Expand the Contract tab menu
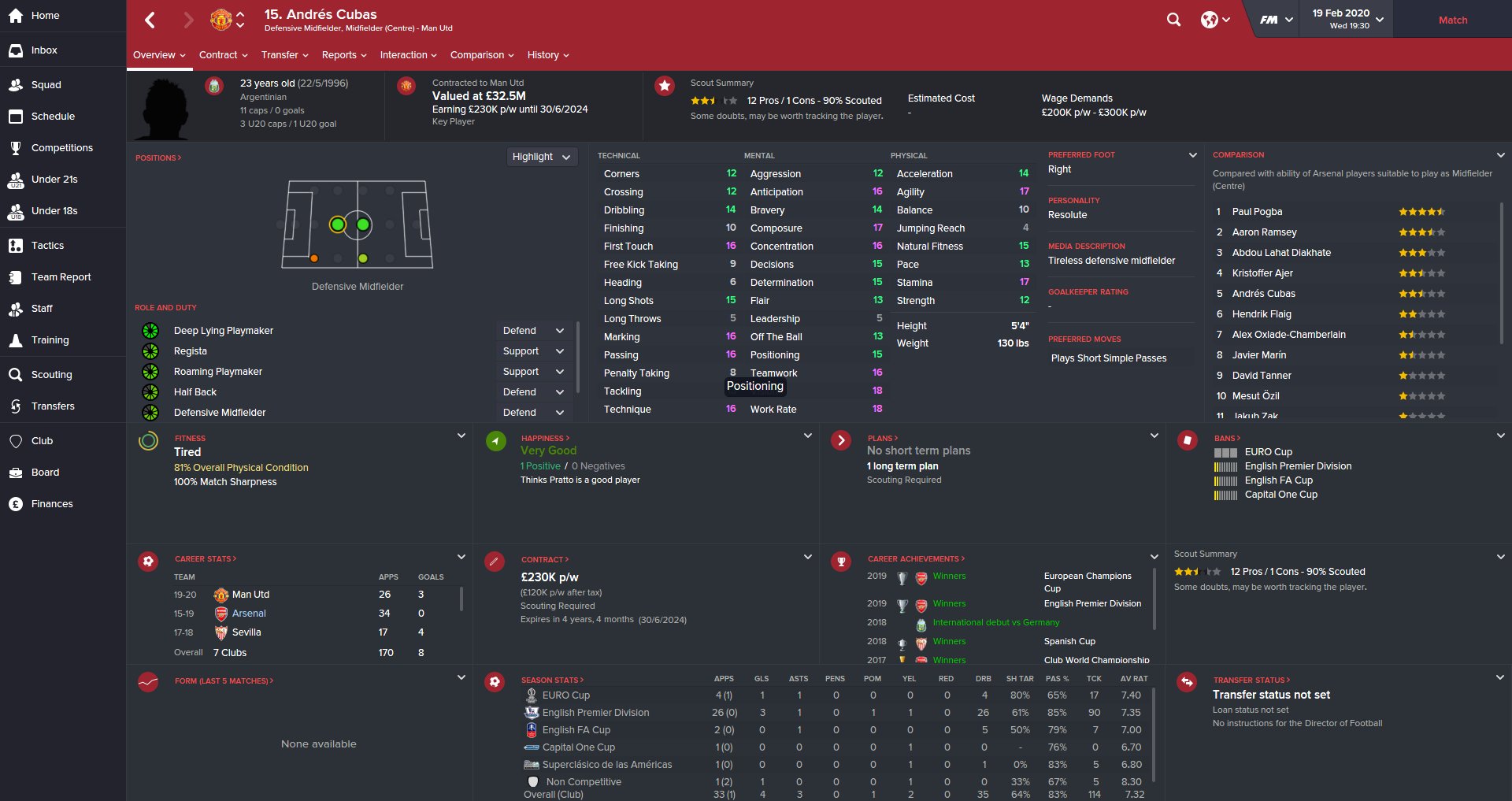Image resolution: width=1512 pixels, height=801 pixels. [x=223, y=55]
